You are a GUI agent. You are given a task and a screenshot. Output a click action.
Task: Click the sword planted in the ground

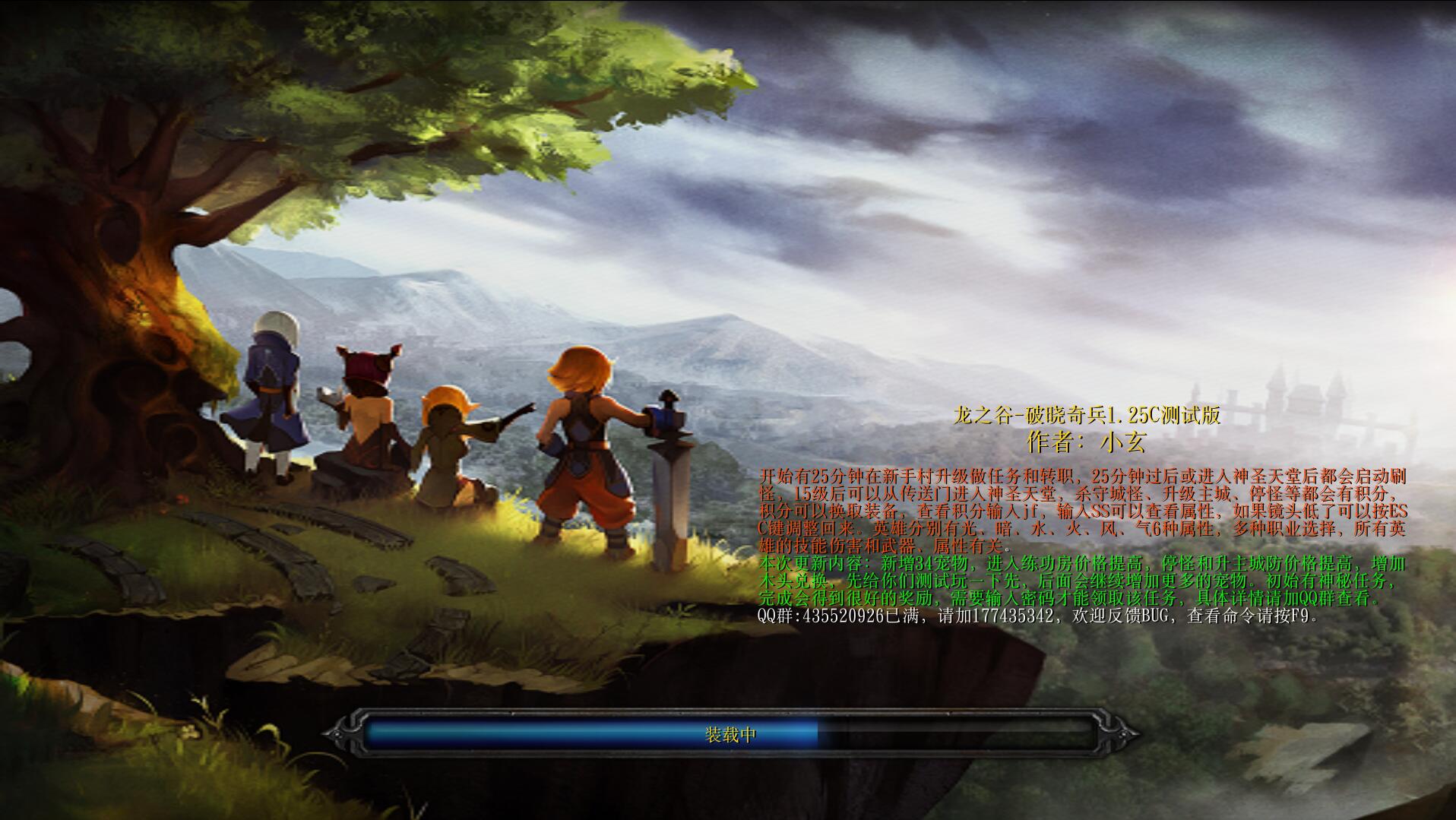point(671,494)
